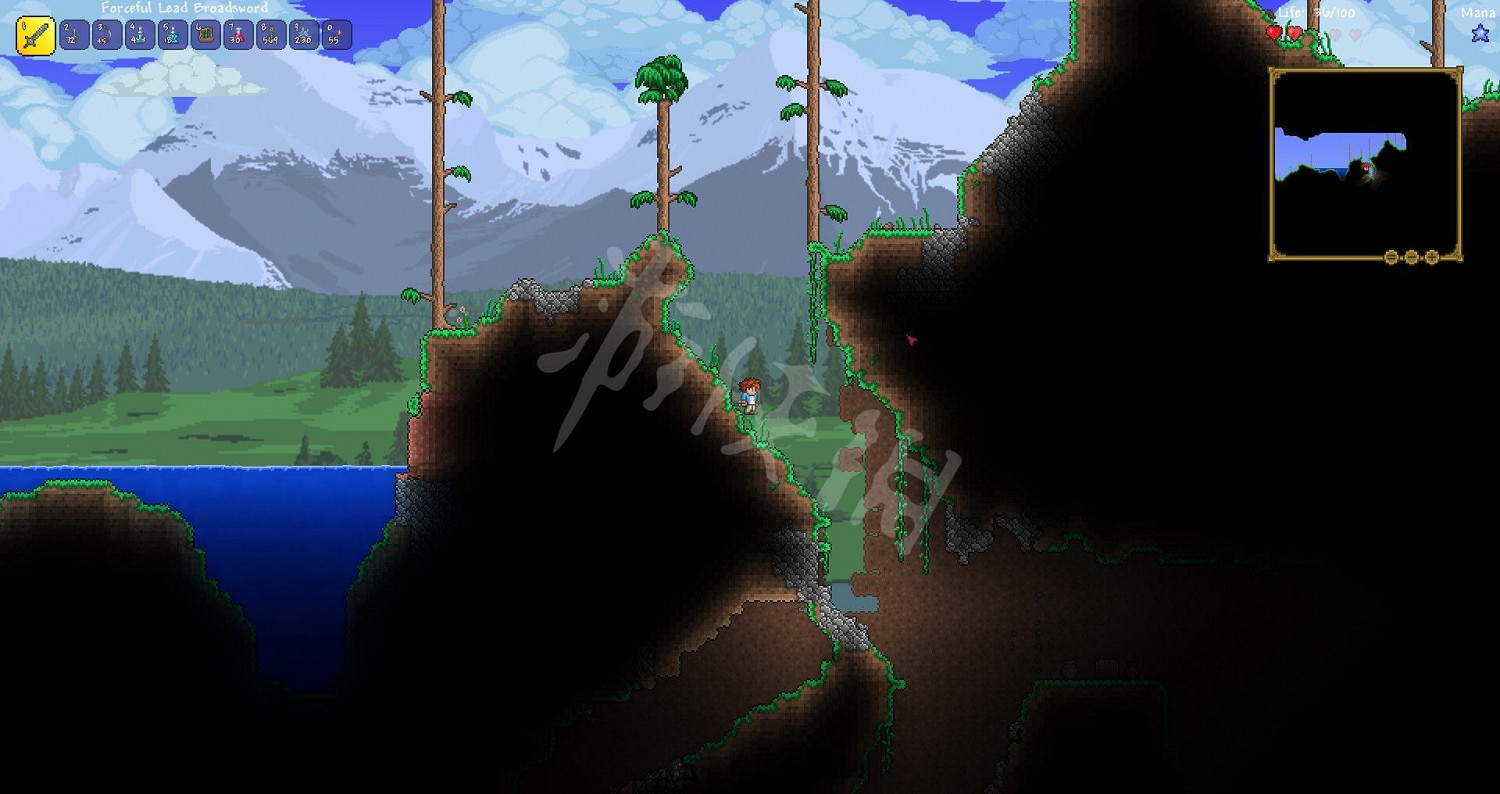Click the center reset button under the minimap
Viewport: 1500px width, 794px height.
point(1411,257)
